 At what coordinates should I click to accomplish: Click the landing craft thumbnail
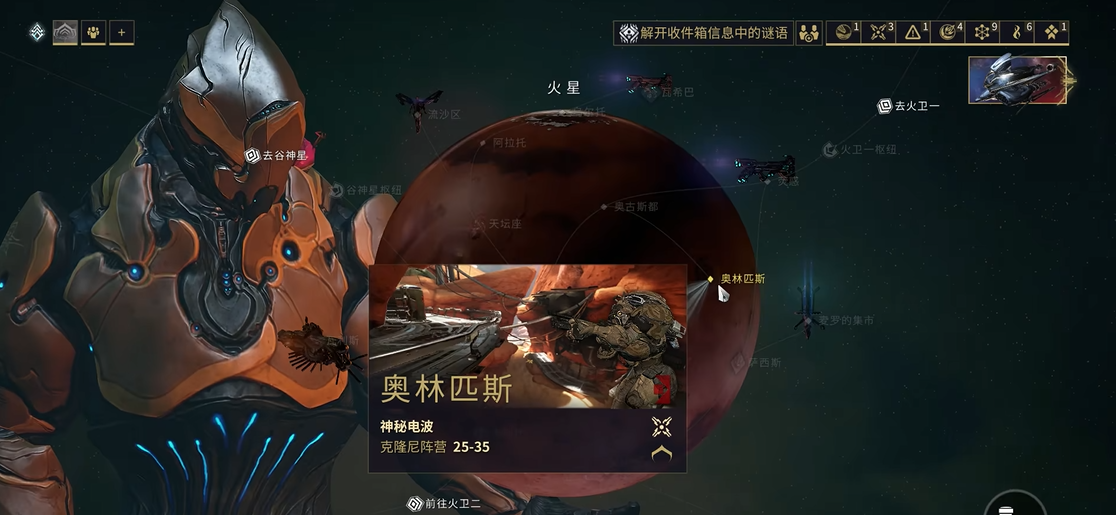pos(1015,80)
